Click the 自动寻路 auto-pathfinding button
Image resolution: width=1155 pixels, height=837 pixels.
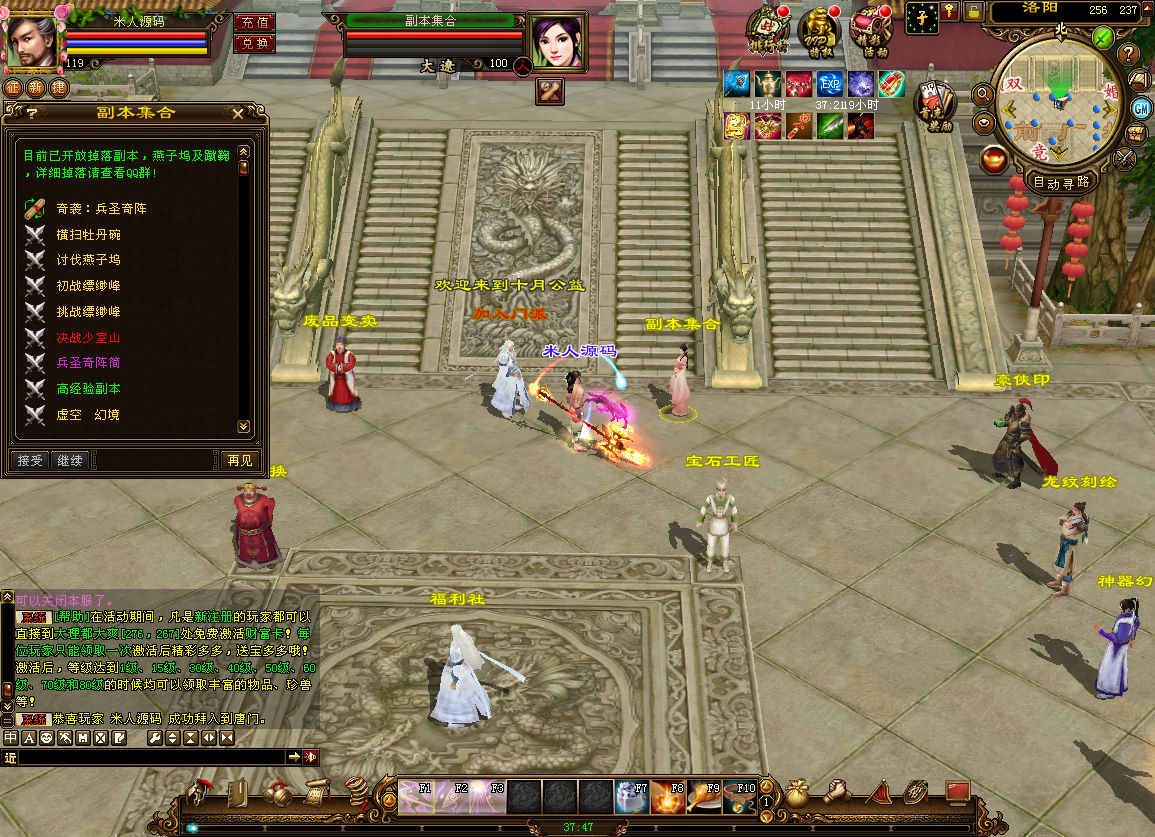click(x=1062, y=182)
